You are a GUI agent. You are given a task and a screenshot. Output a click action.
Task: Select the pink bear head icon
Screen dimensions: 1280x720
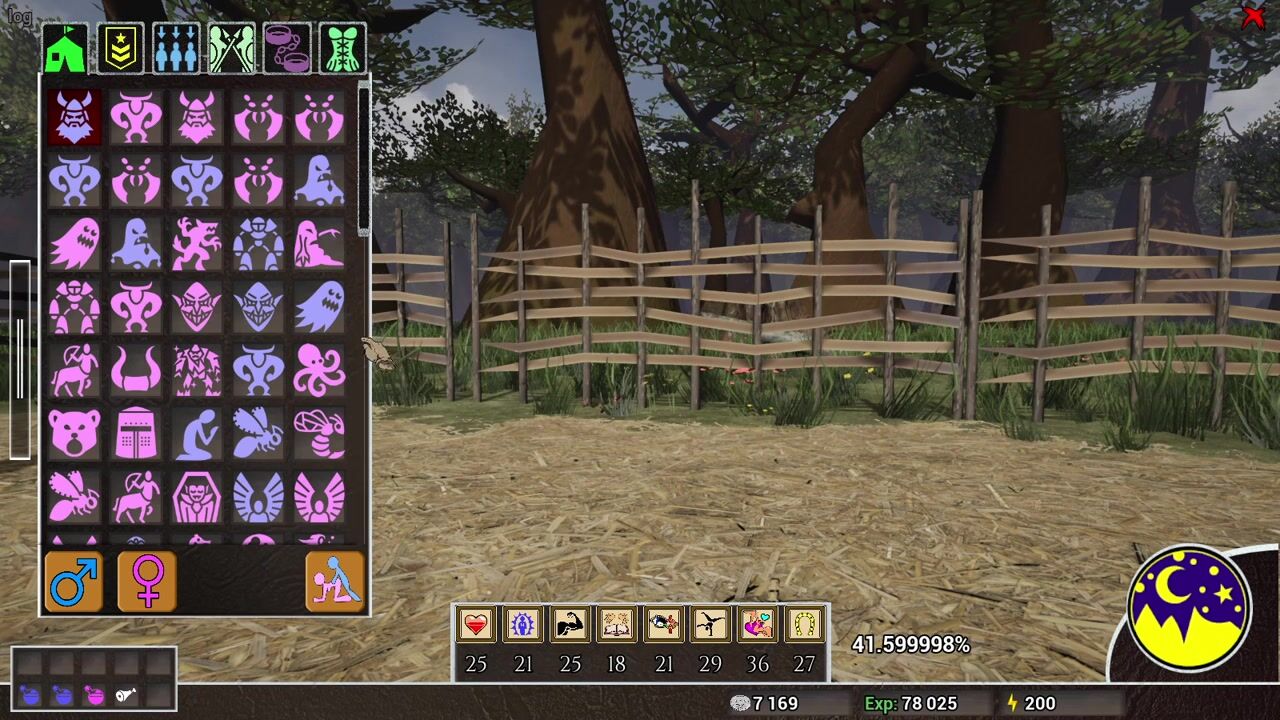point(74,433)
